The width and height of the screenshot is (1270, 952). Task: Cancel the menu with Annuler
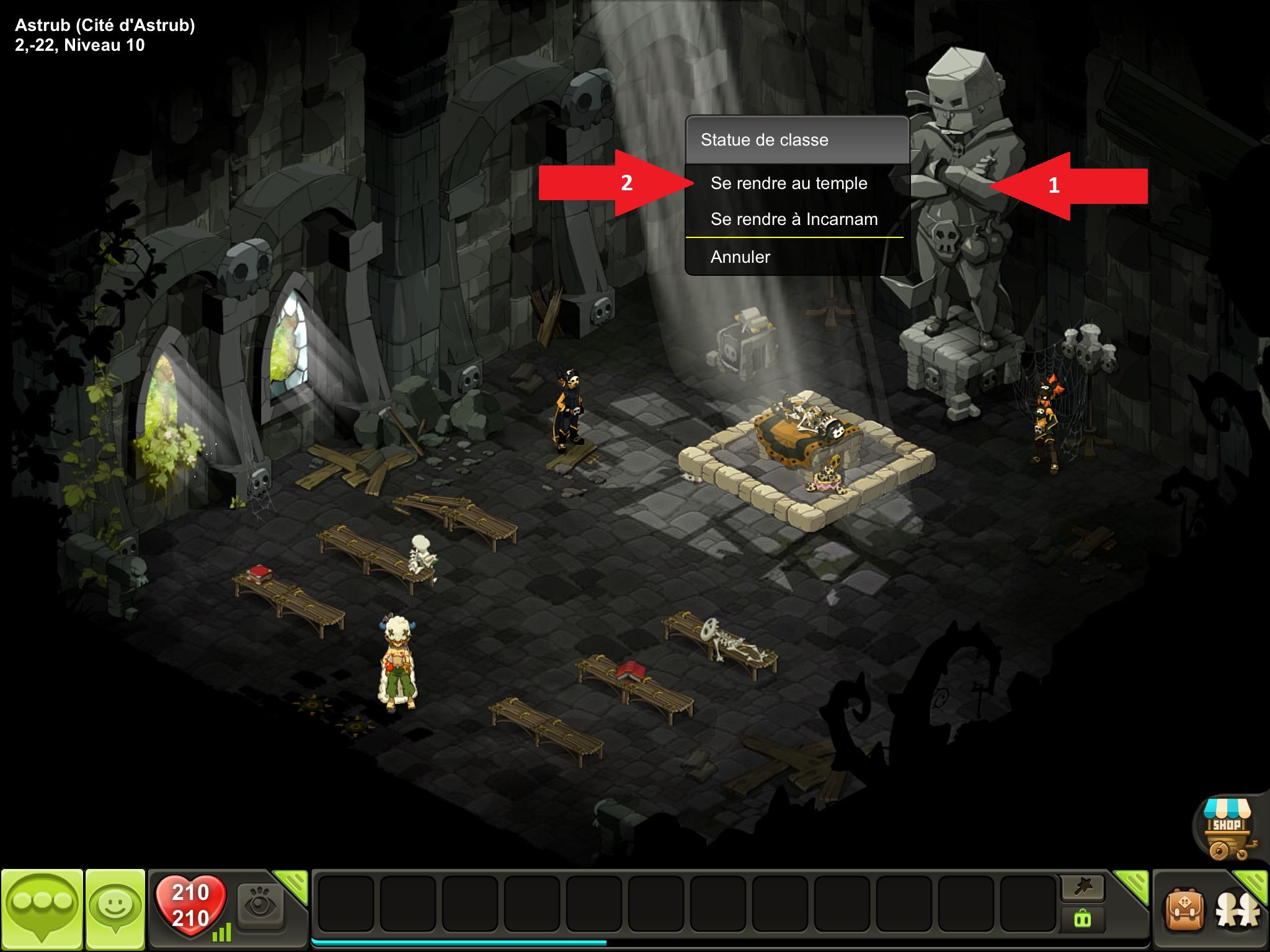pyautogui.click(x=740, y=257)
